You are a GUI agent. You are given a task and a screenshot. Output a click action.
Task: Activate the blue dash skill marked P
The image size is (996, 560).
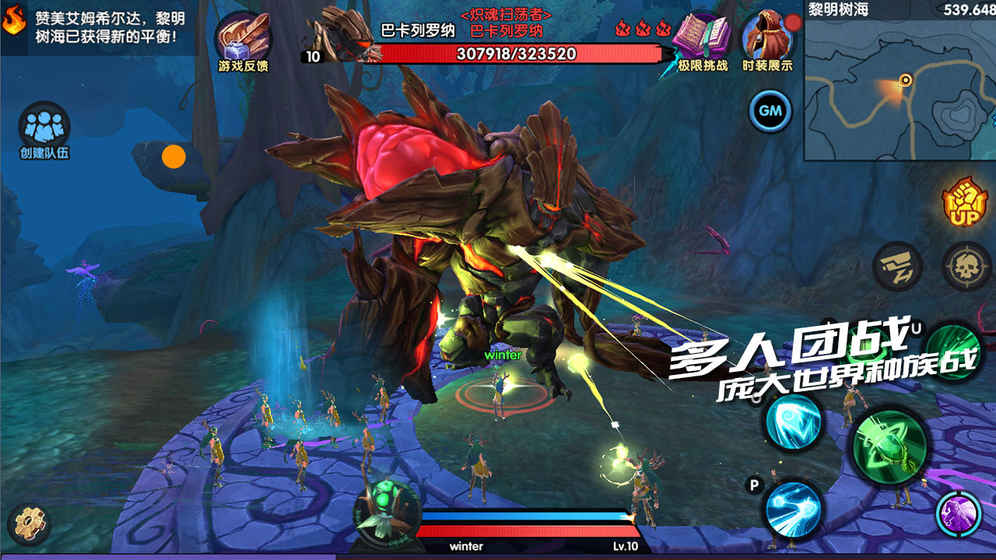click(793, 508)
